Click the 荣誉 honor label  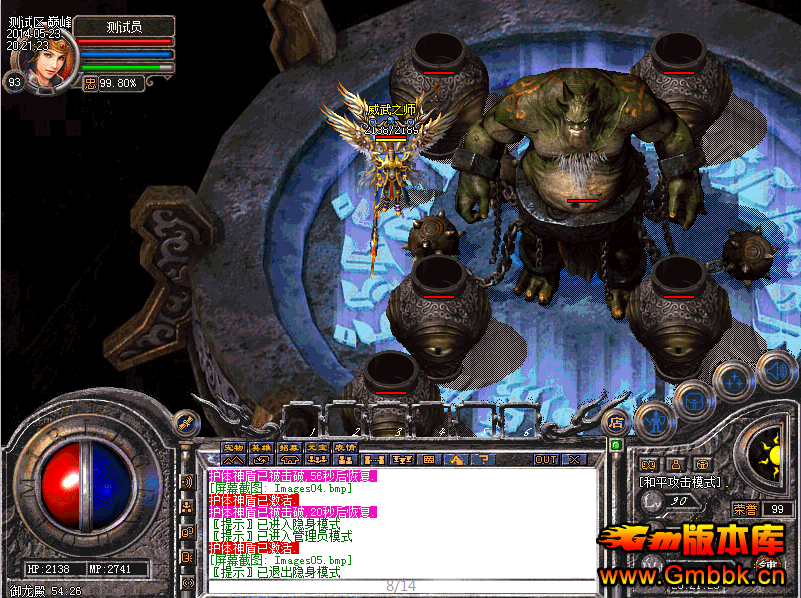pyautogui.click(x=745, y=509)
